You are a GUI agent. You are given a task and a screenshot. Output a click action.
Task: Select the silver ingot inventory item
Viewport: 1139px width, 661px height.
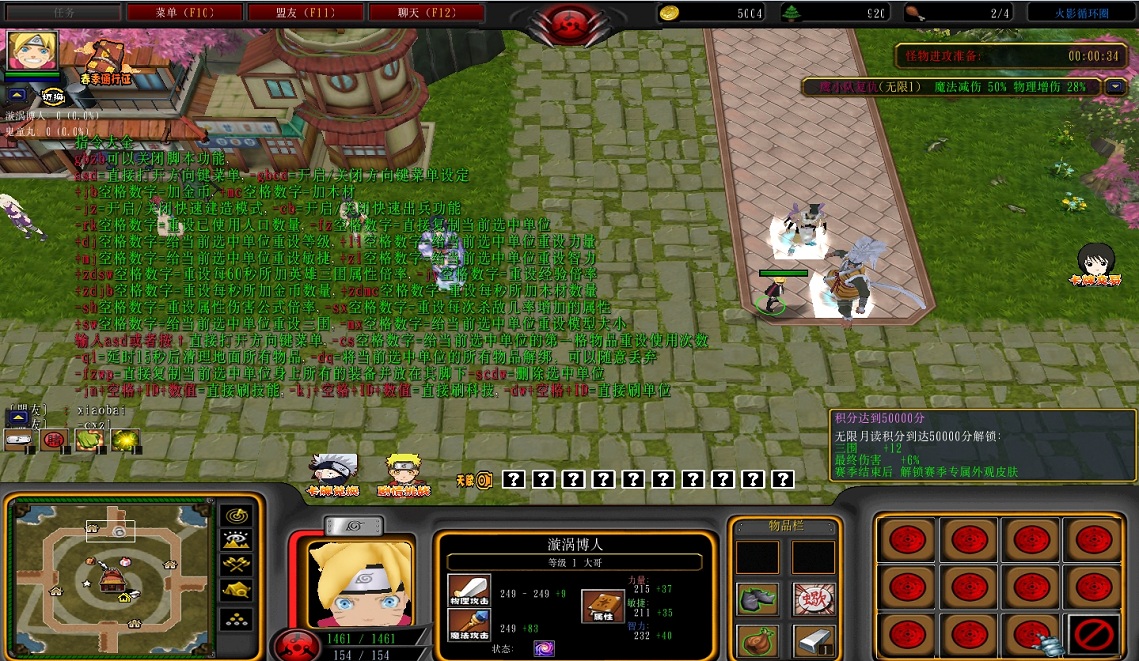click(814, 640)
